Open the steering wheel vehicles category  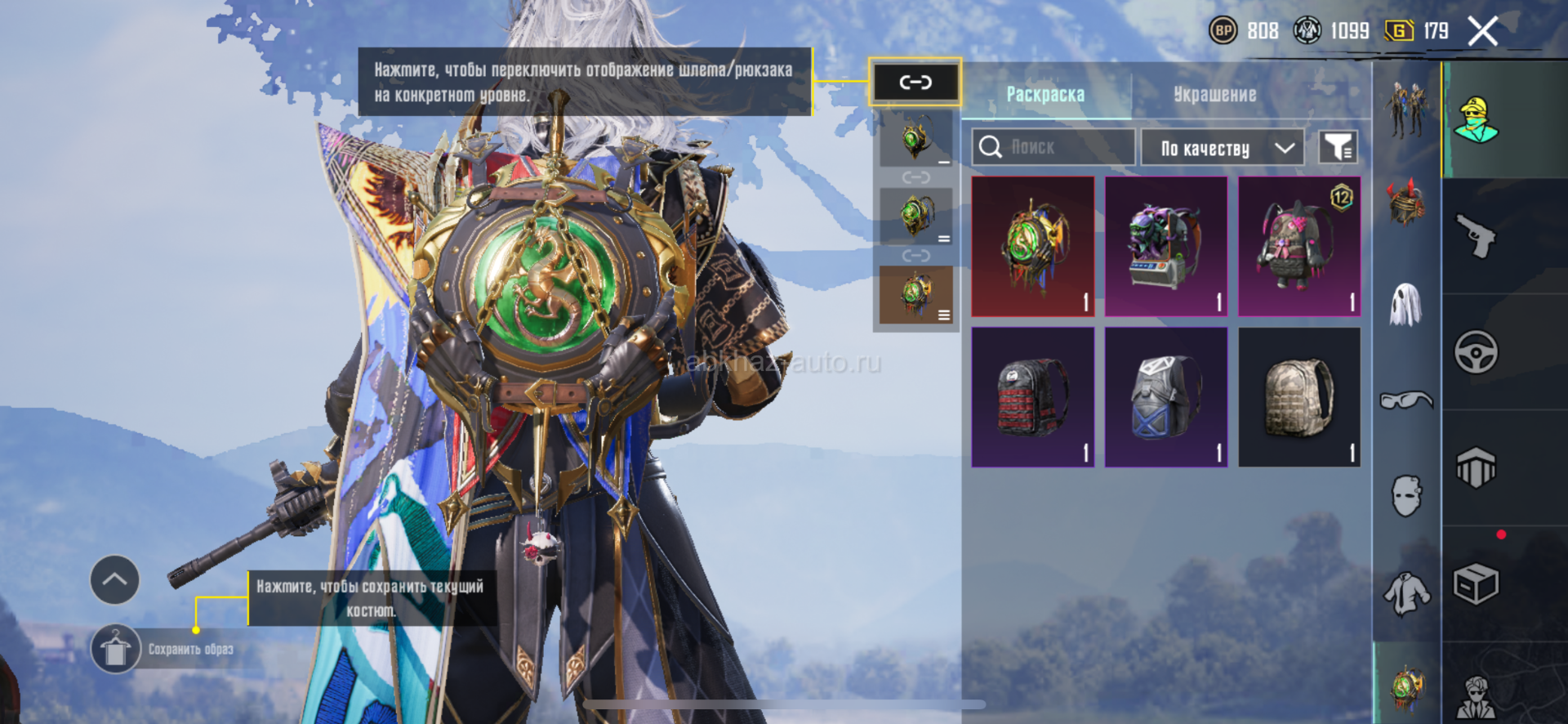pos(1476,352)
